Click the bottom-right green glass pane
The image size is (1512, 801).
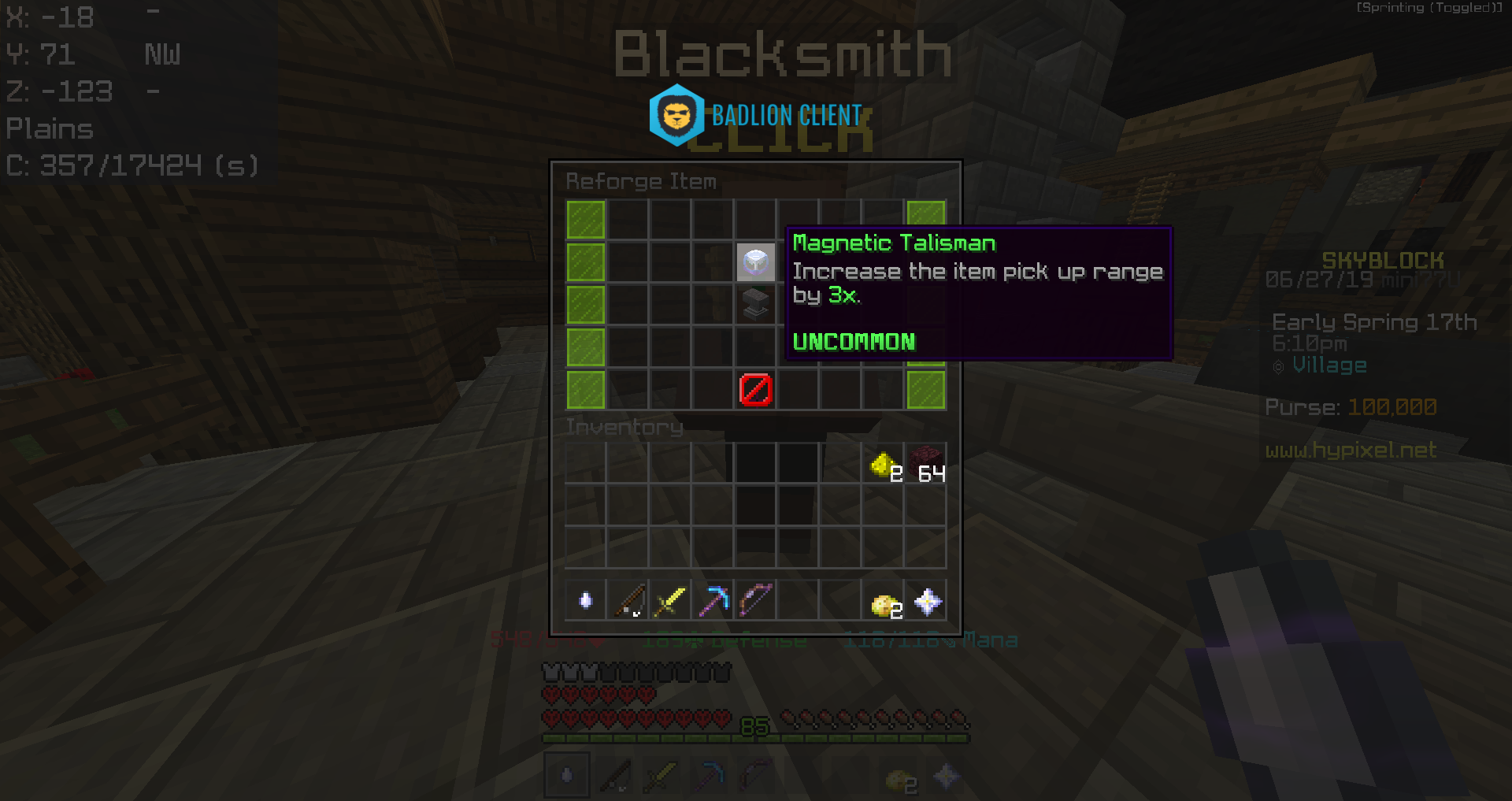tap(925, 389)
